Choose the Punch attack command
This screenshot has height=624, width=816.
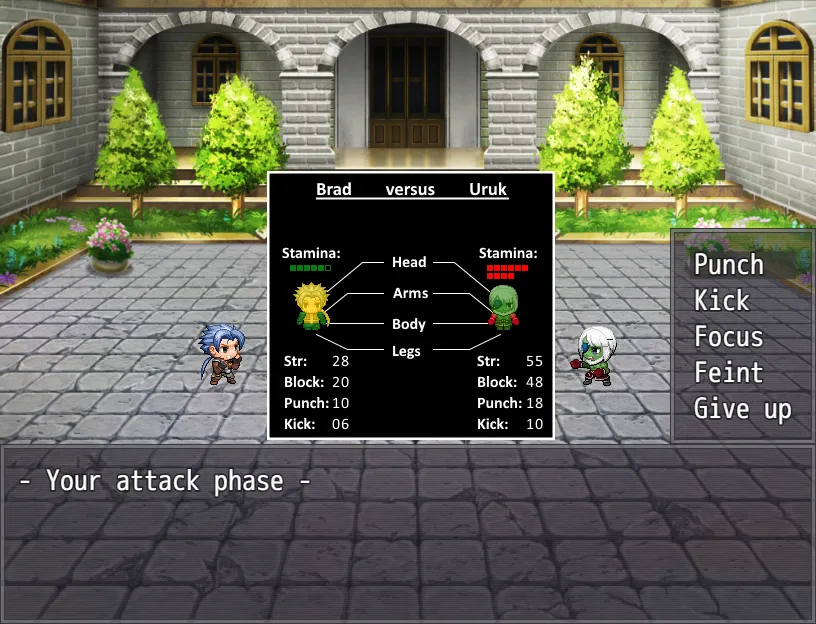click(729, 265)
